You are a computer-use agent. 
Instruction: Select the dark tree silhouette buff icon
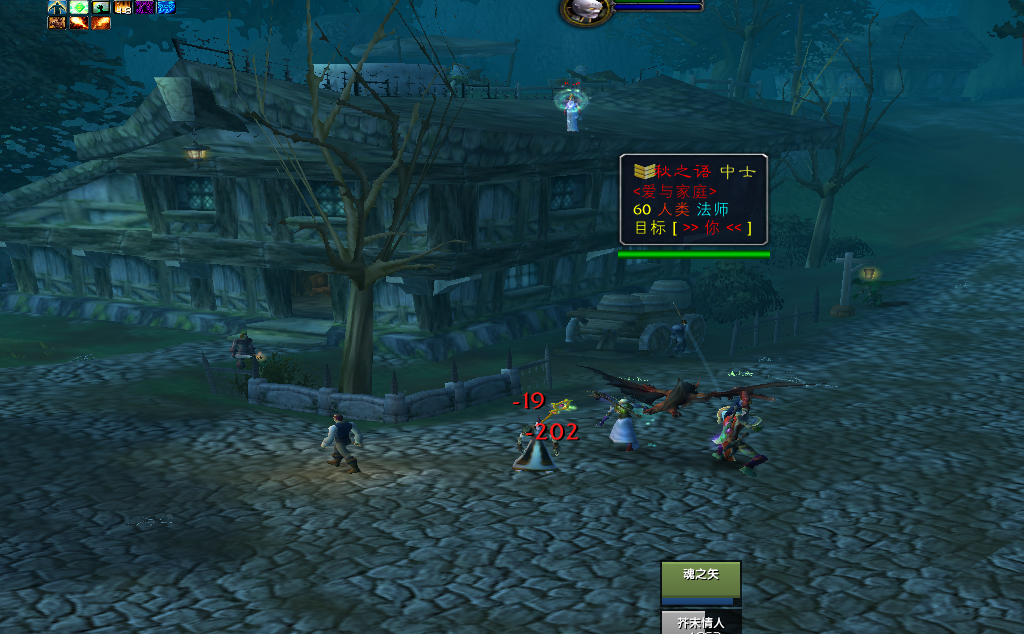pos(100,7)
